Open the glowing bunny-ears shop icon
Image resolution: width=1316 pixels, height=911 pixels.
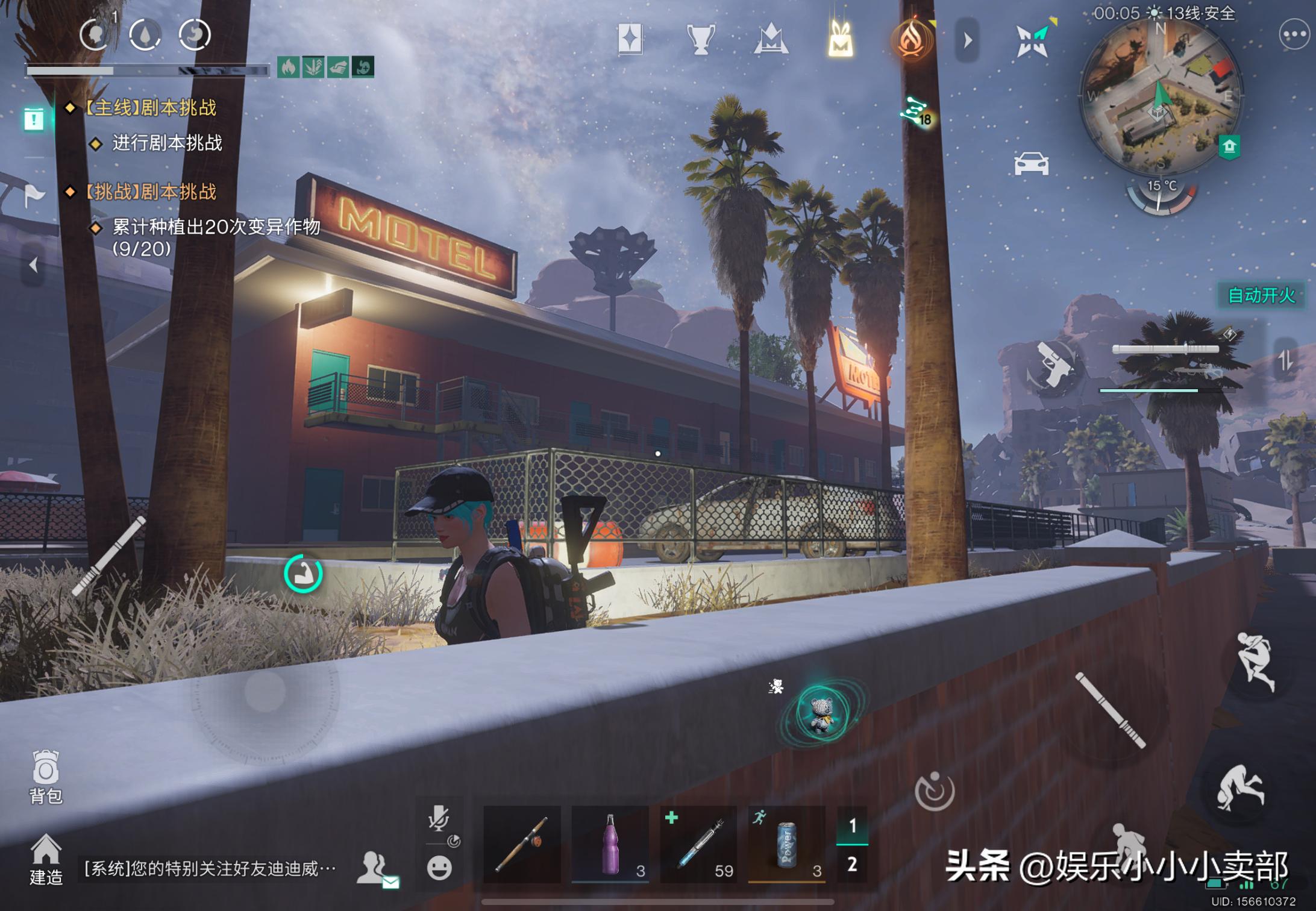(x=841, y=40)
